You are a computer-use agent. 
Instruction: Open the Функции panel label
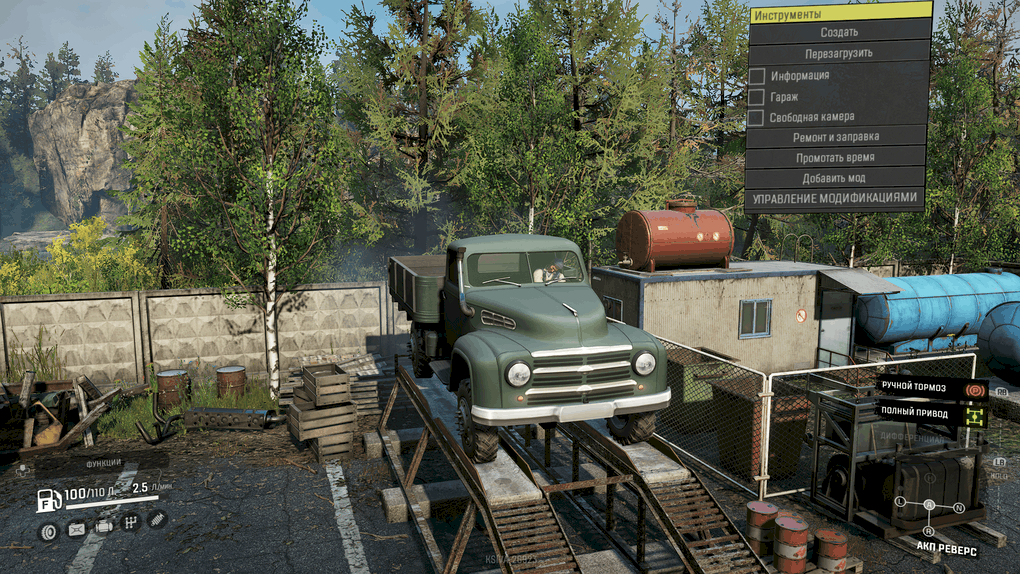tap(104, 463)
